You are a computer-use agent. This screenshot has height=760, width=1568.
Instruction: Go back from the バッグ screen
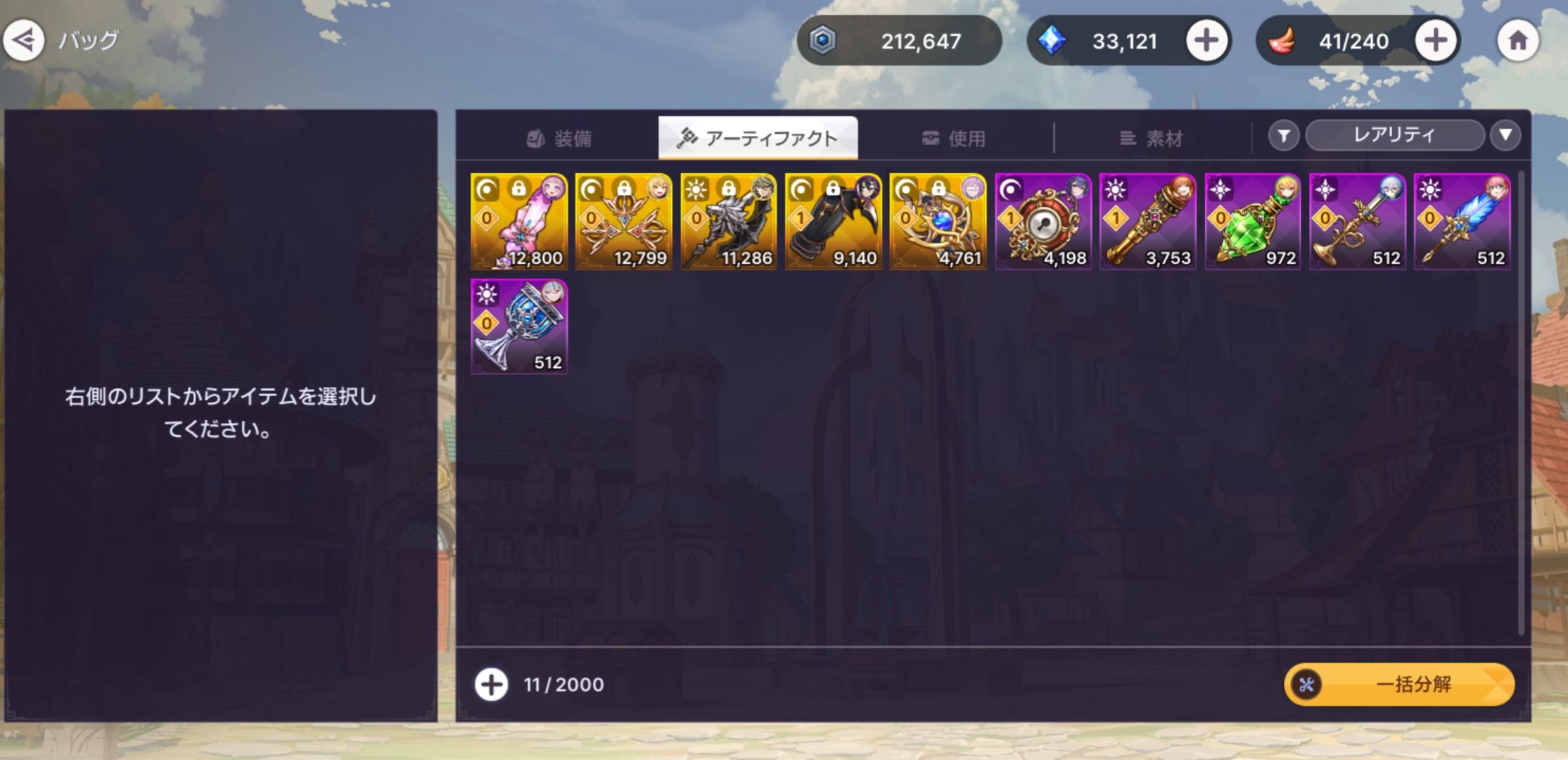coord(24,41)
